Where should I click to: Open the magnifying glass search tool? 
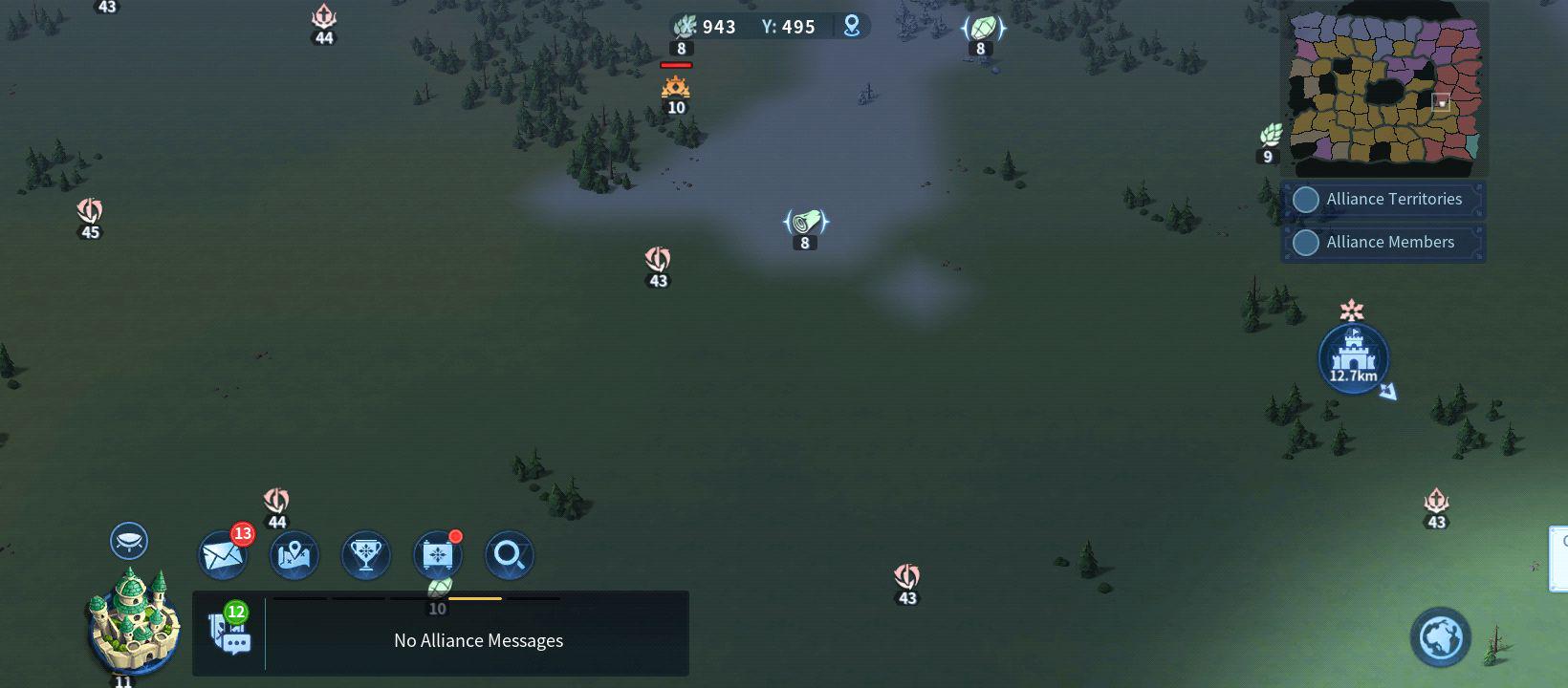pos(509,556)
